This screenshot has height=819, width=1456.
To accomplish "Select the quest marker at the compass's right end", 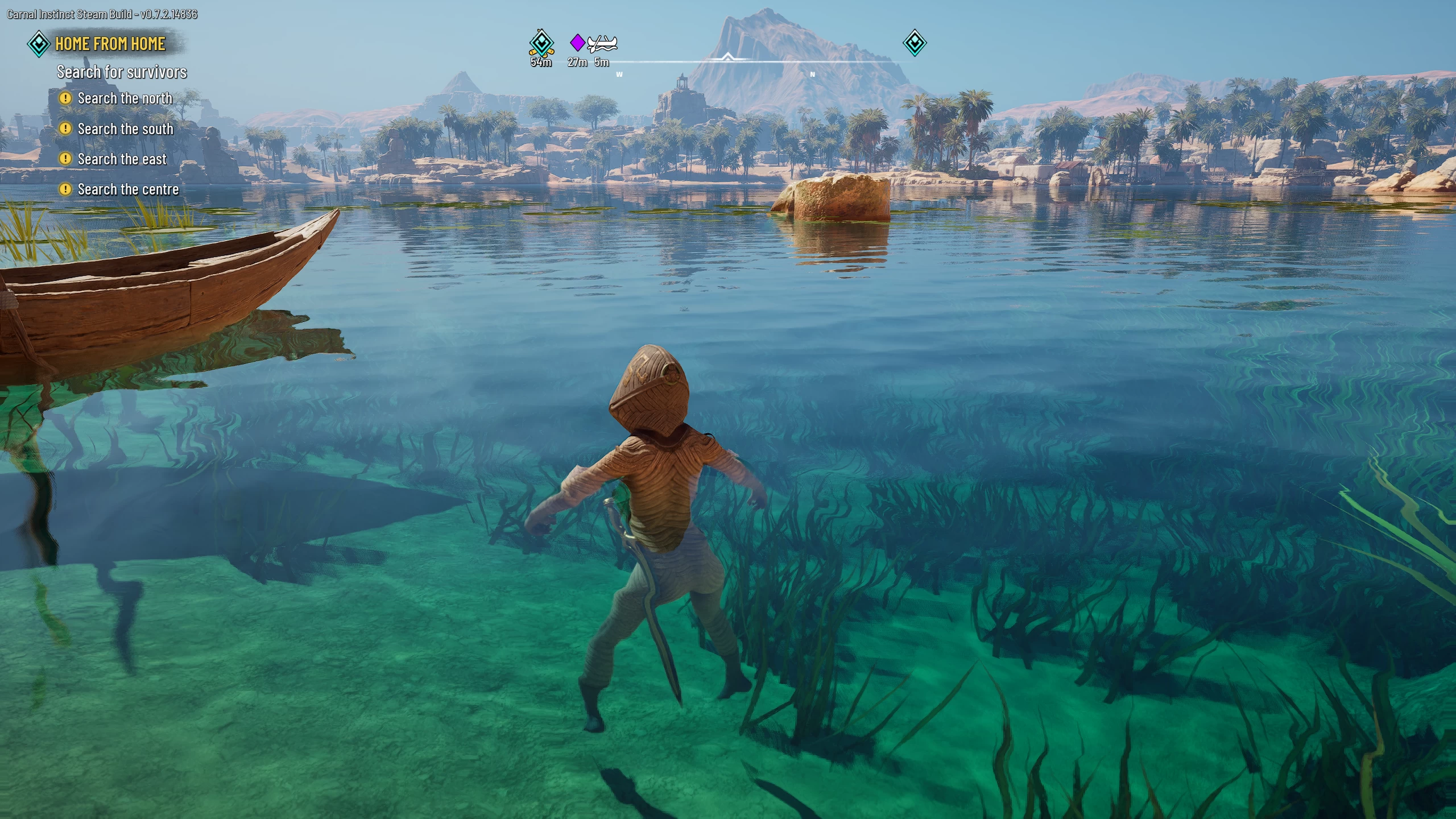I will click(x=915, y=43).
